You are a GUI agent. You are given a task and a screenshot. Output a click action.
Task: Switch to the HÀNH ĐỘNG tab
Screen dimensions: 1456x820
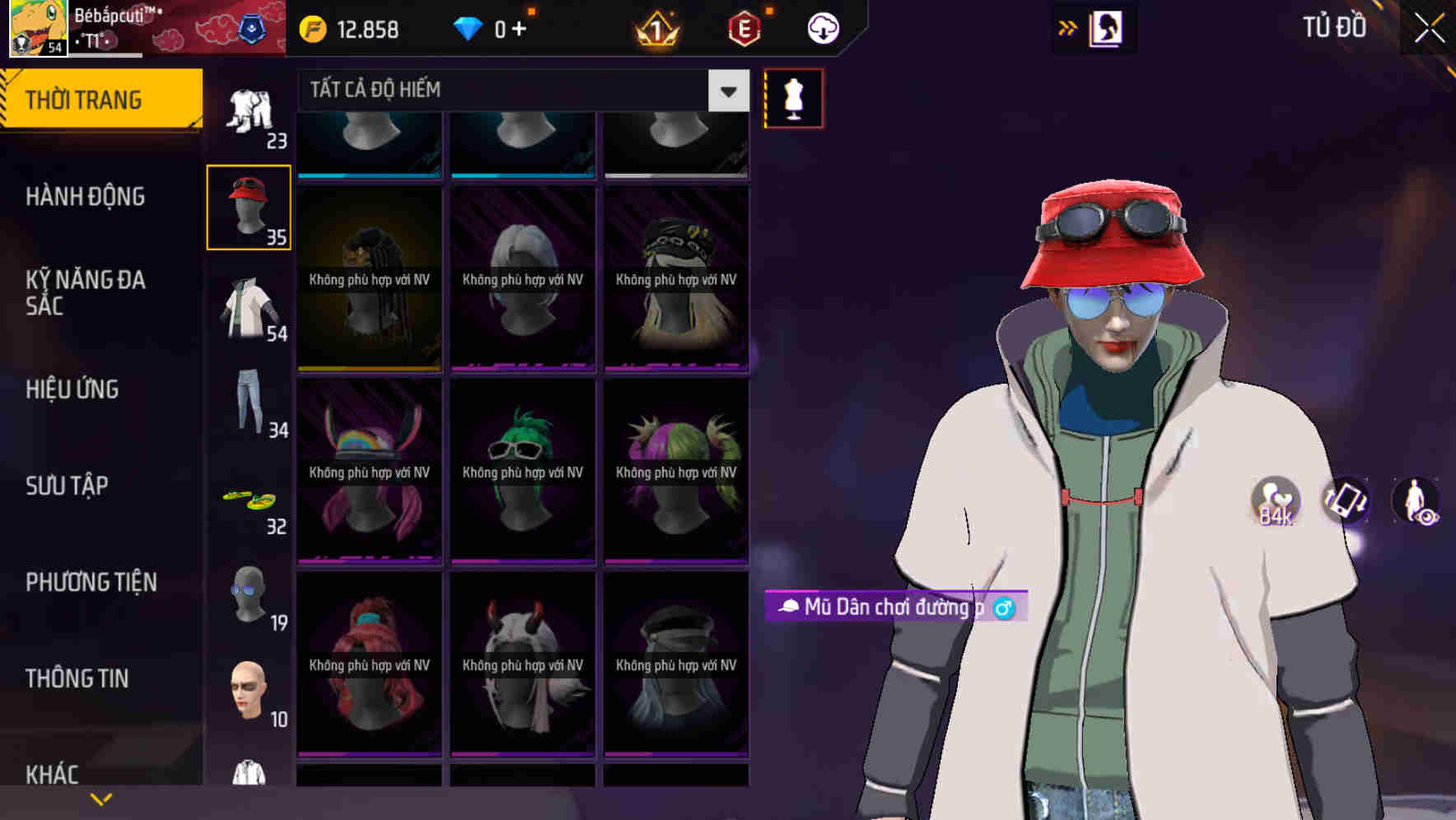coord(86,196)
